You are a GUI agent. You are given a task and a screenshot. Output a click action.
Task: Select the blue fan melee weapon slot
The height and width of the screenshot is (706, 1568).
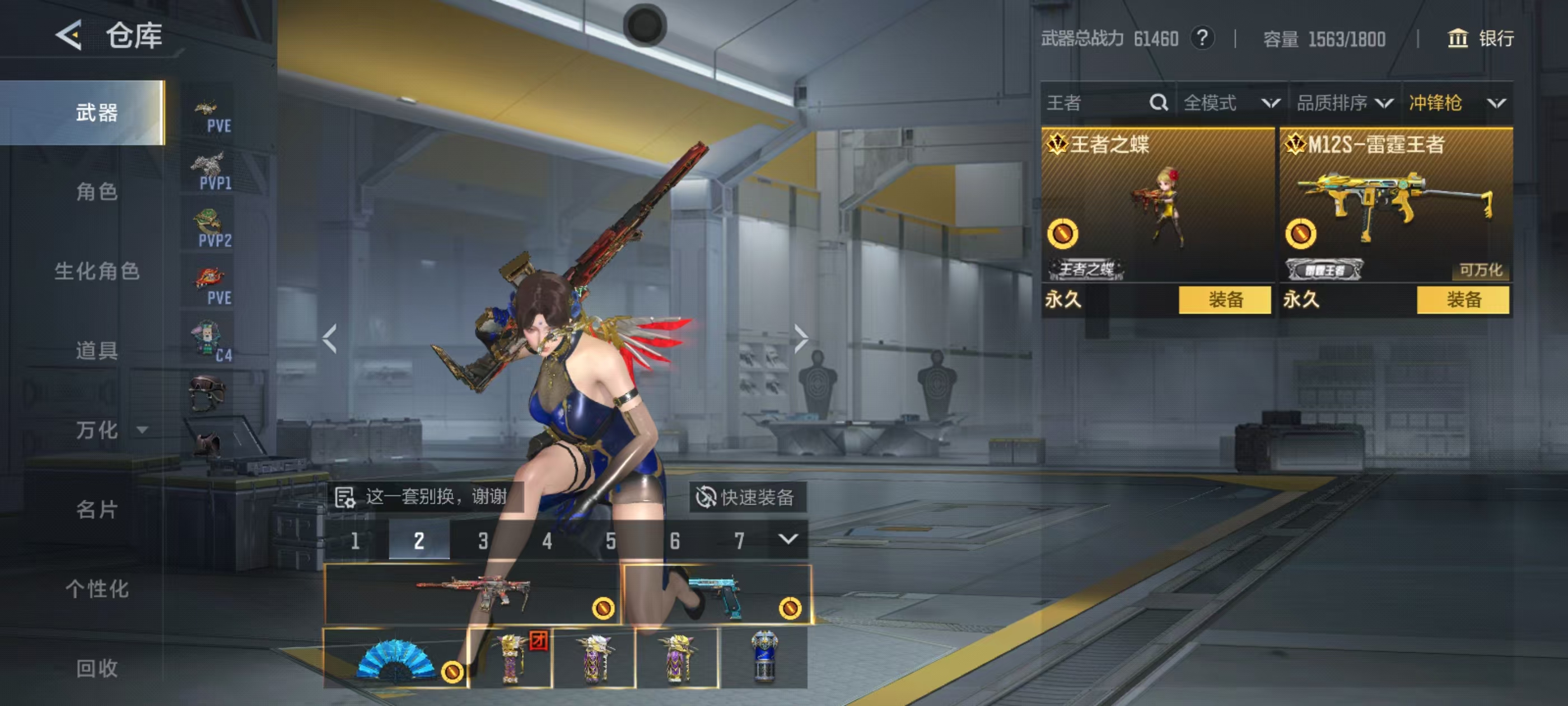point(396,658)
